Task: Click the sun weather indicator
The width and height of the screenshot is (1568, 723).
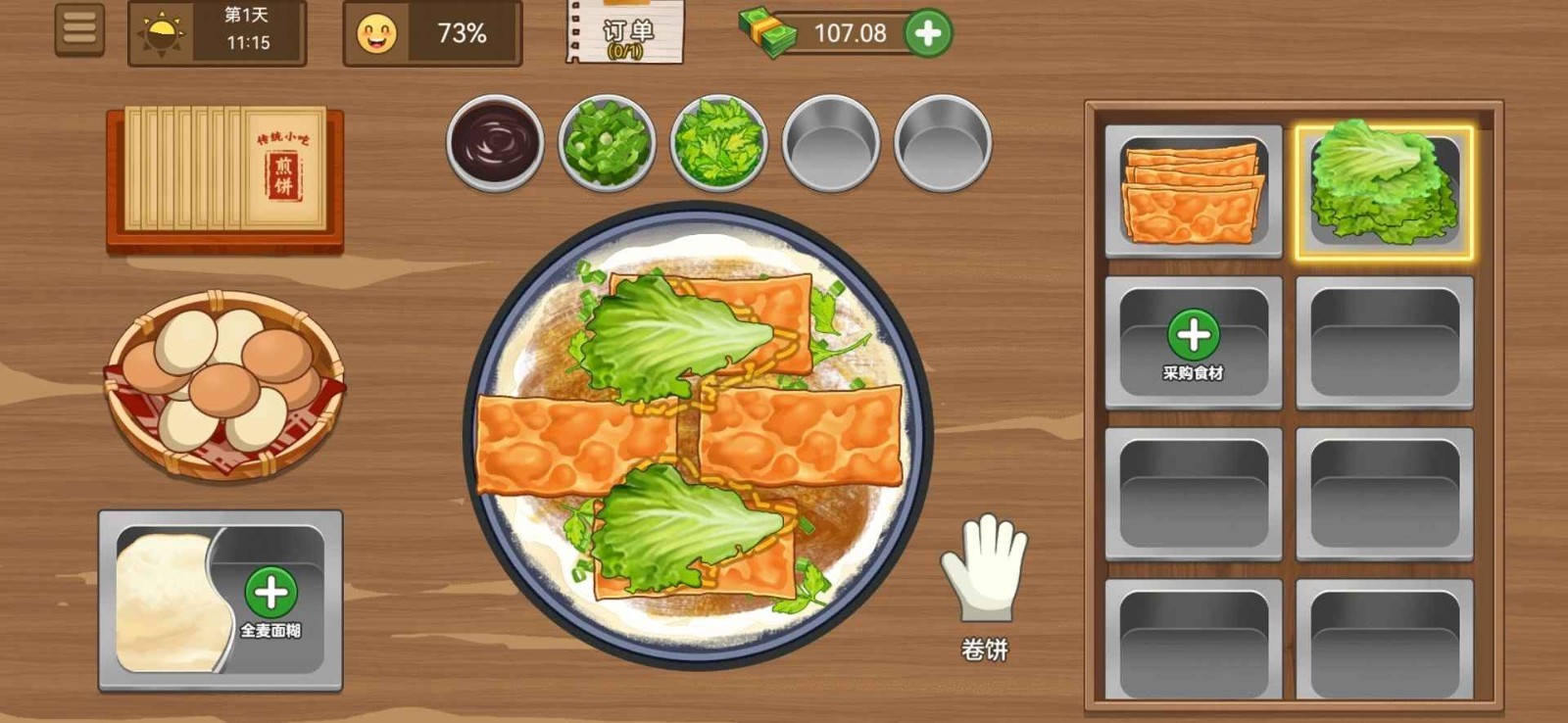Action: pyautogui.click(x=163, y=32)
